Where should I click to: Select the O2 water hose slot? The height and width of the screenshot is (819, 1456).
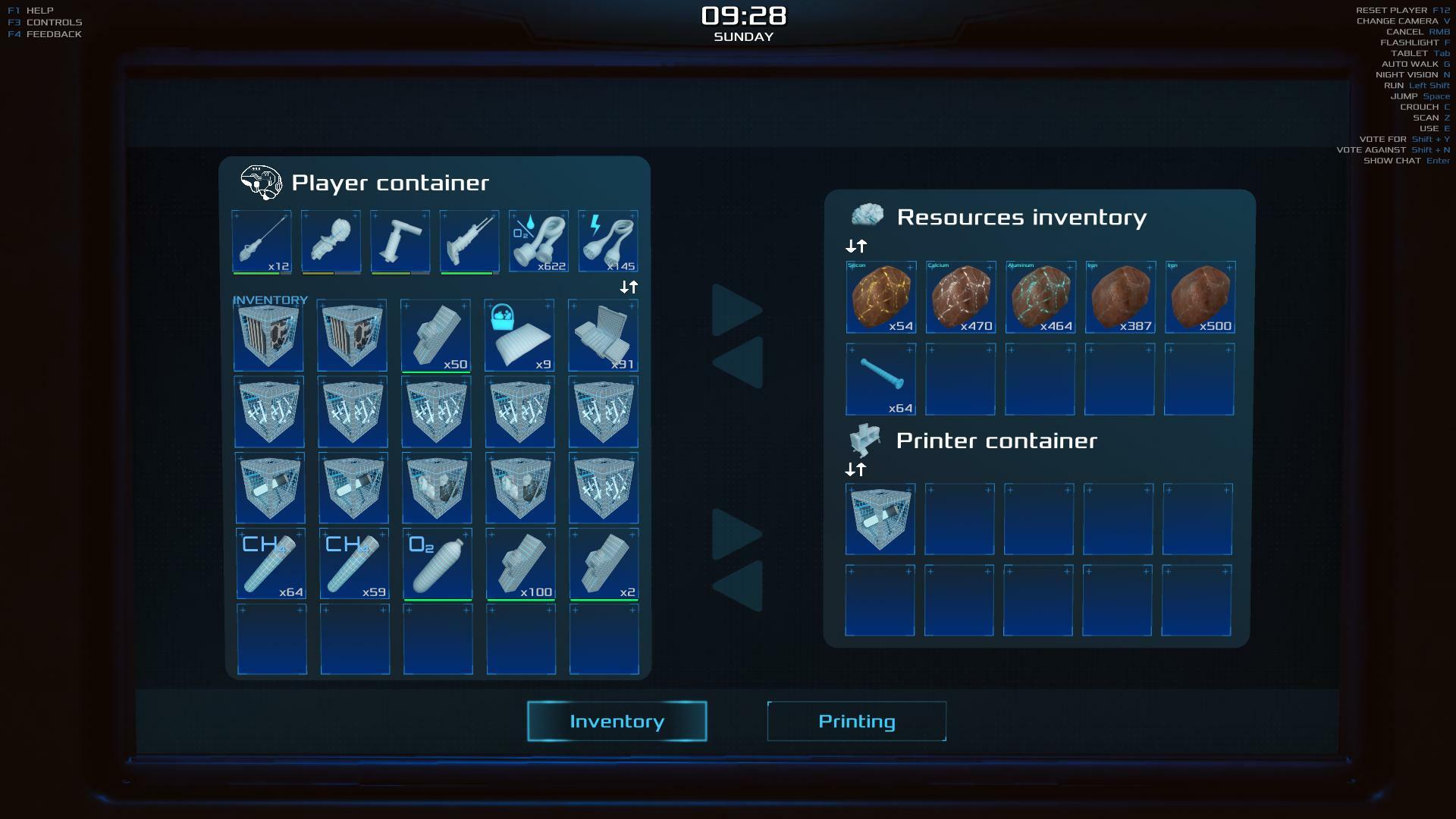pyautogui.click(x=538, y=241)
